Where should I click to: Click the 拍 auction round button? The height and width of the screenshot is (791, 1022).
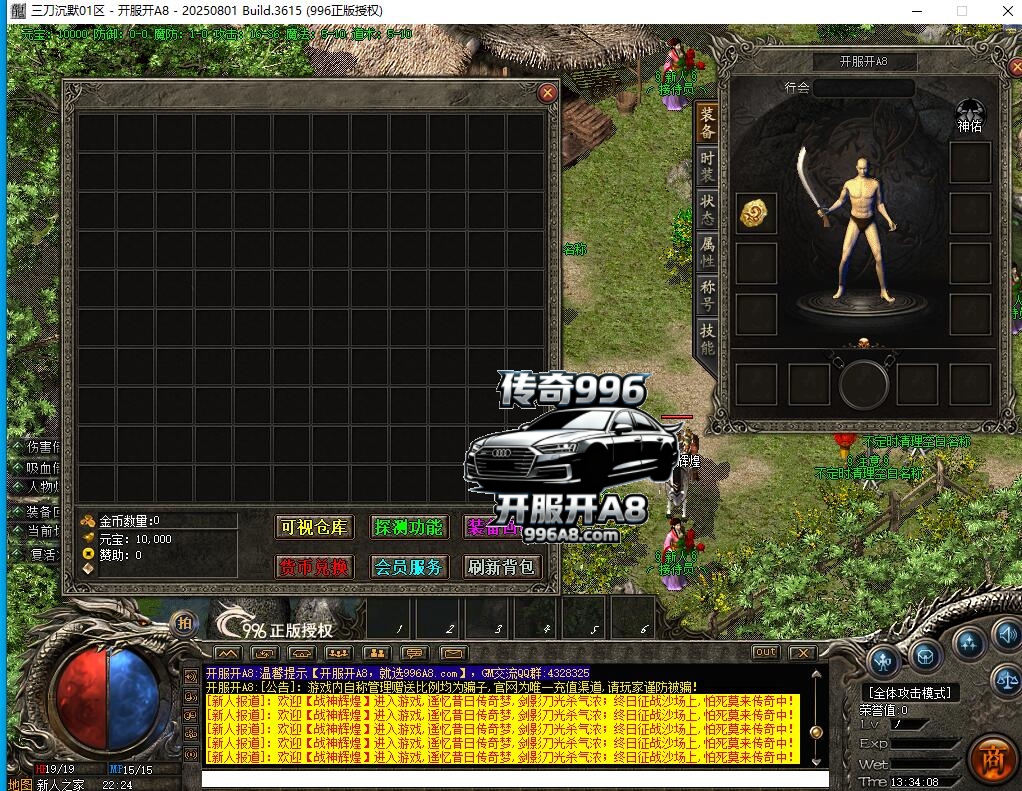point(184,623)
